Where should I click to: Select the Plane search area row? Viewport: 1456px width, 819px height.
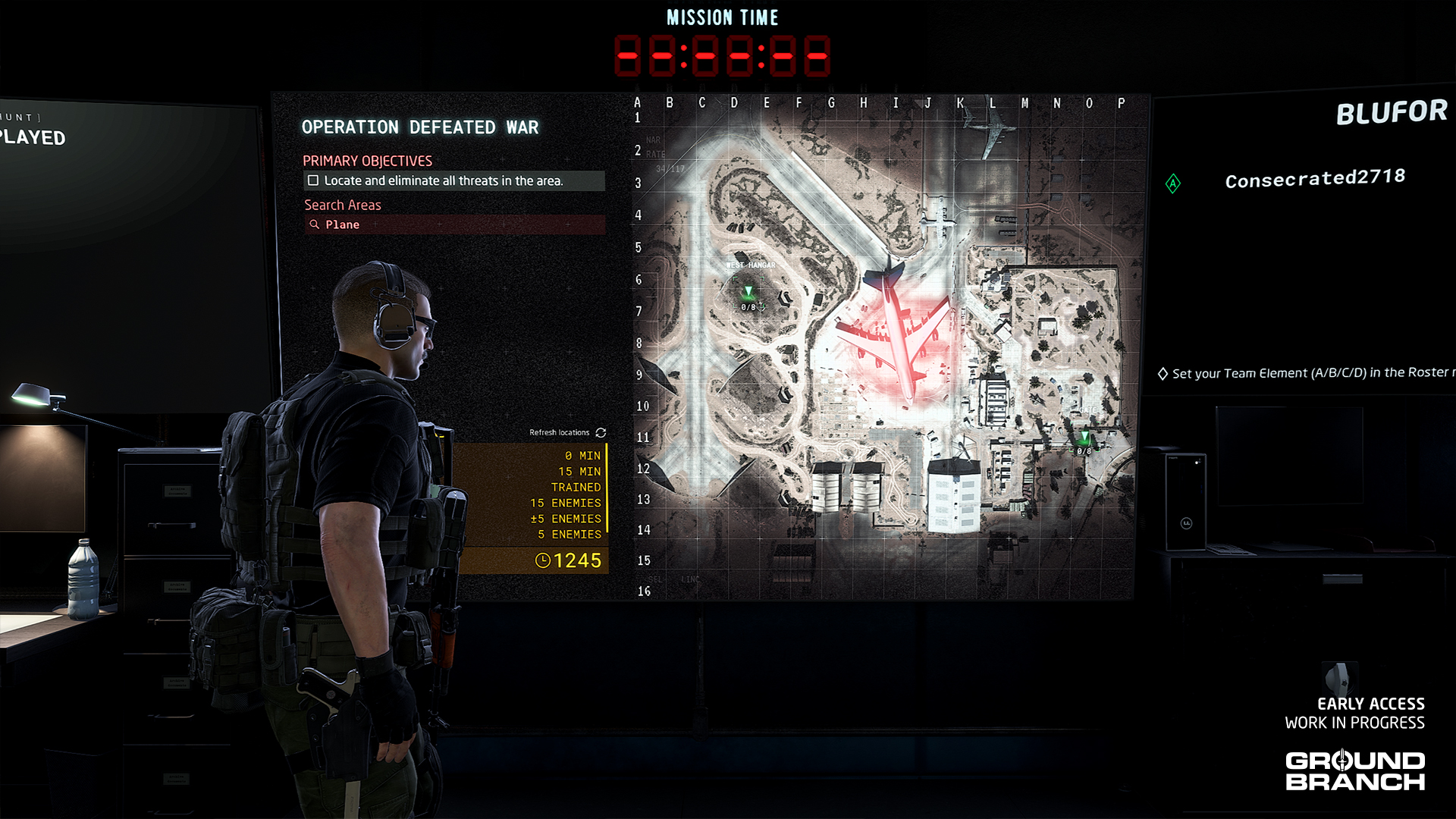click(x=453, y=224)
